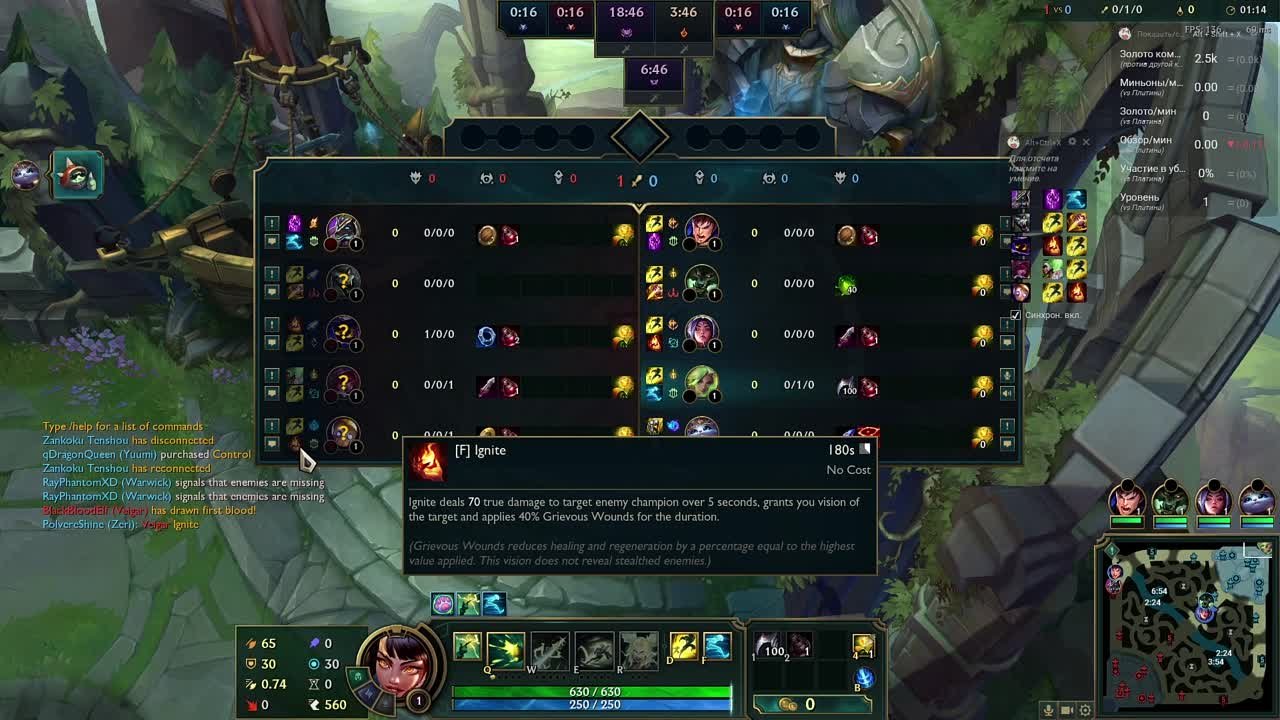This screenshot has height=720, width=1280.
Task: Click the exclamation mark beside a disconnected player
Action: click(x=272, y=224)
